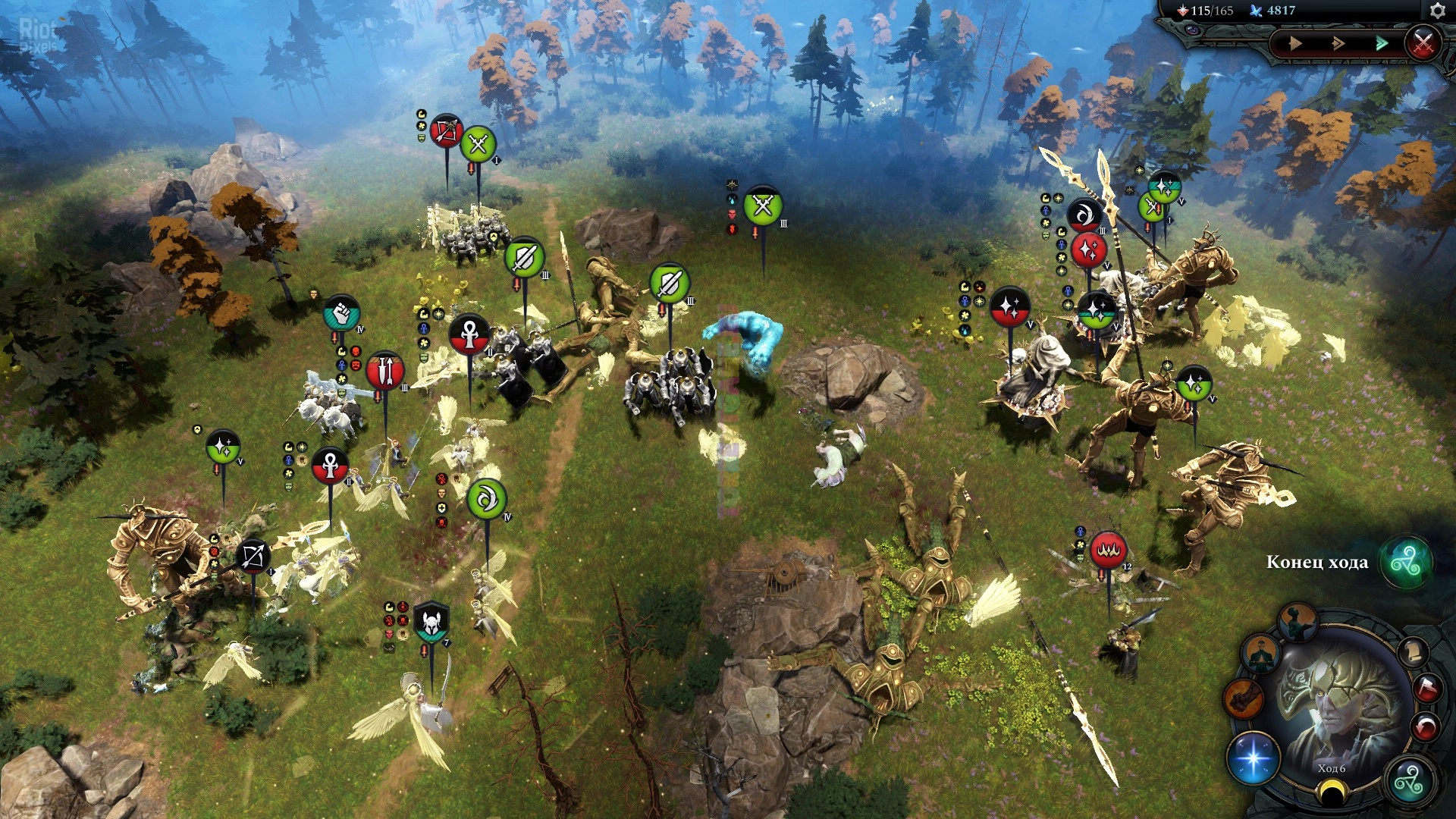
Task: Select the archer with black bow marker
Action: (x=253, y=557)
